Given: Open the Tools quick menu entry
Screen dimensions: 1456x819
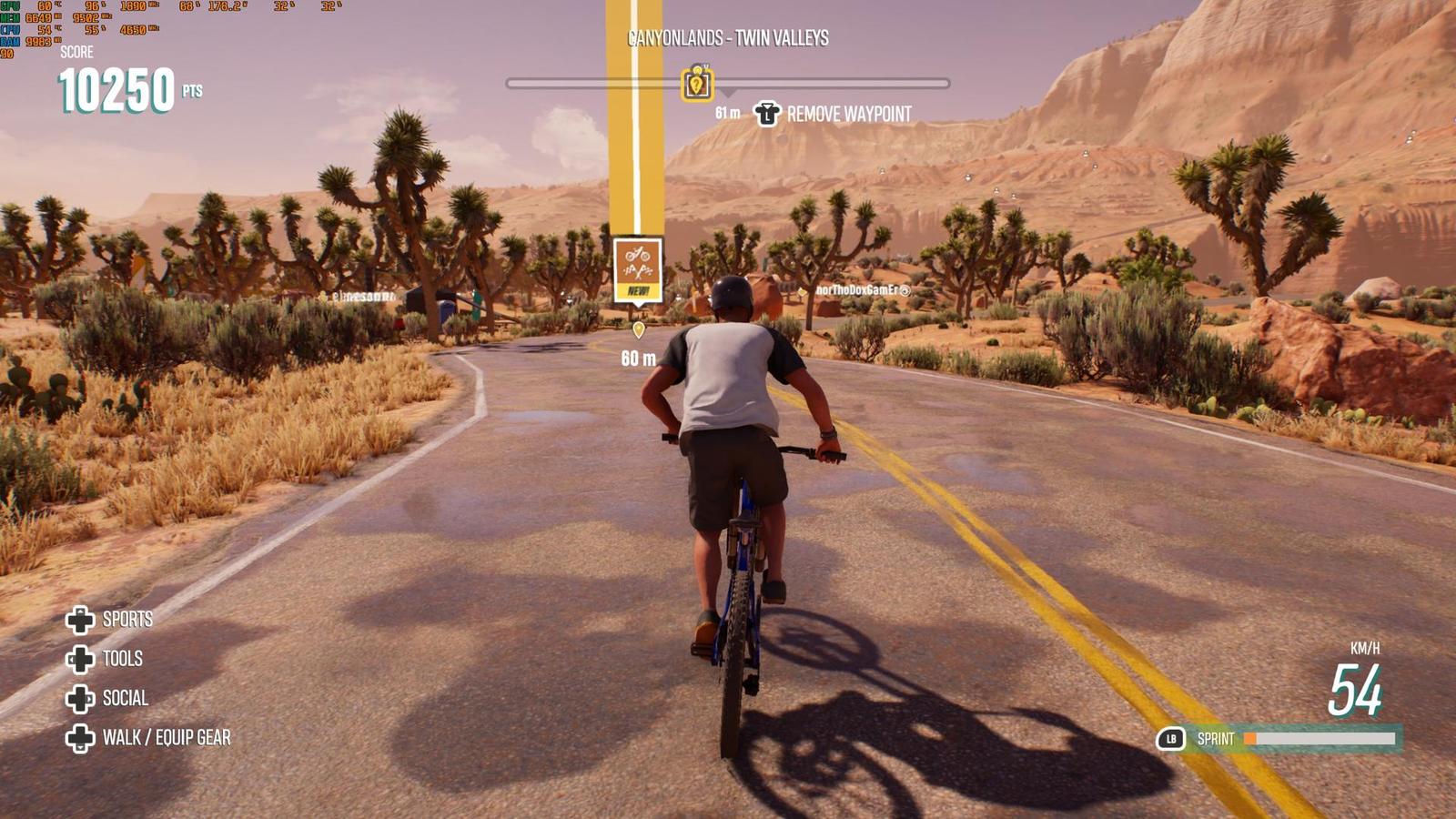Looking at the screenshot, I should (x=106, y=659).
